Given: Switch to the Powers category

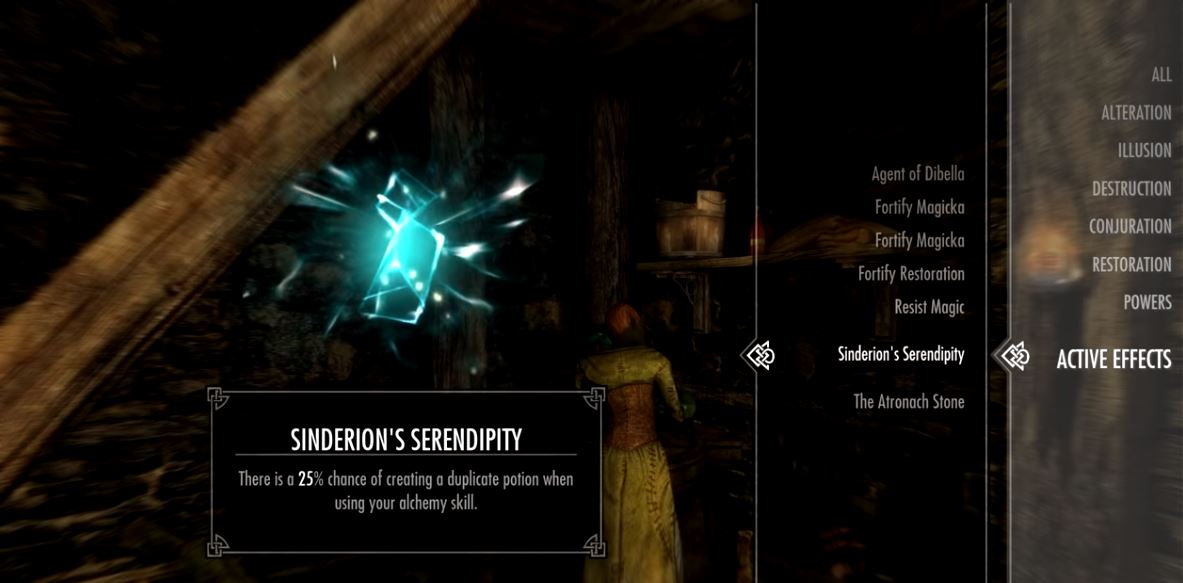Looking at the screenshot, I should (1147, 303).
